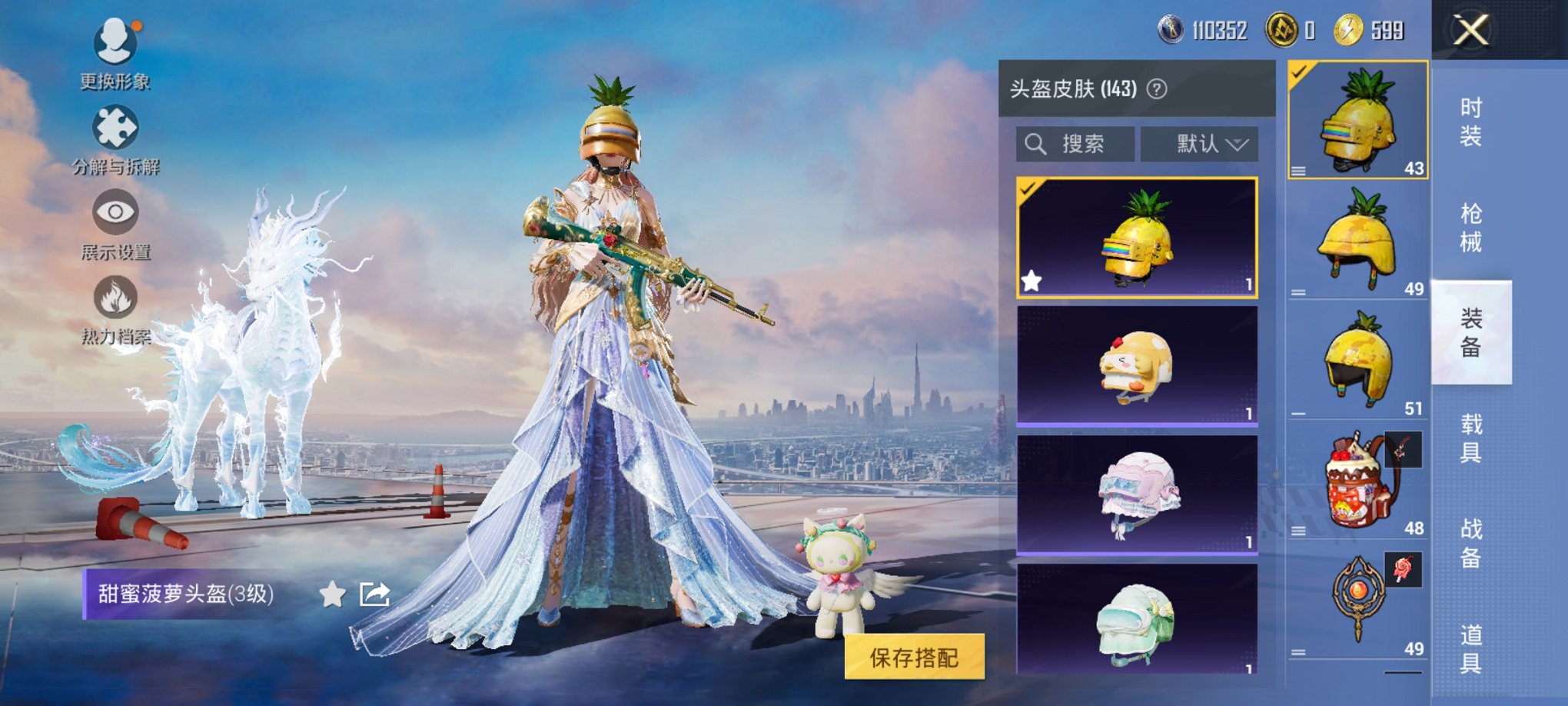The image size is (1568, 706).
Task: Open the 更换形象 (change appearance) icon
Action: click(x=114, y=42)
